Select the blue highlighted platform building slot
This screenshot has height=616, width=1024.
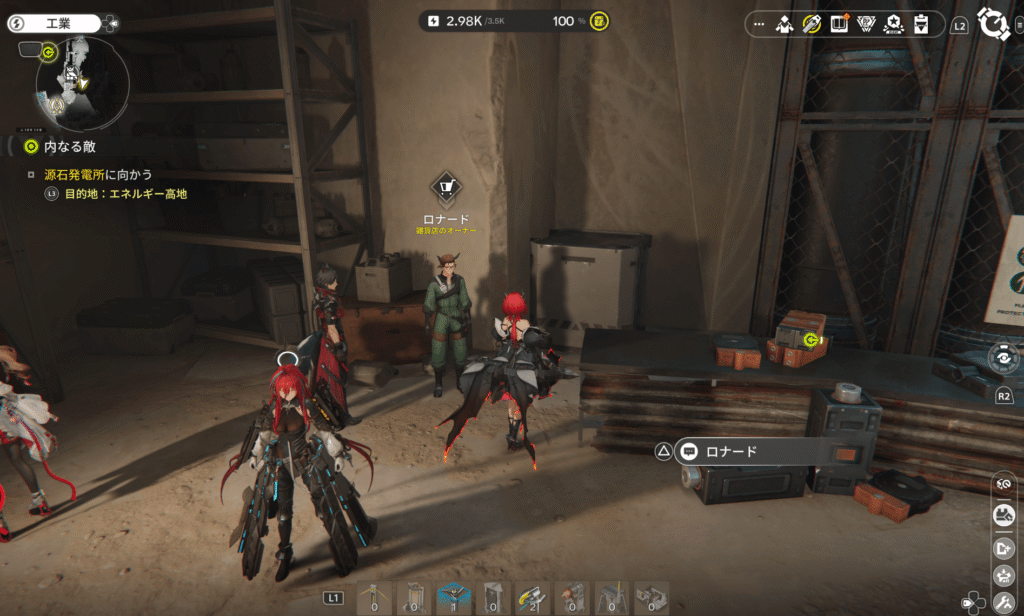[x=453, y=597]
